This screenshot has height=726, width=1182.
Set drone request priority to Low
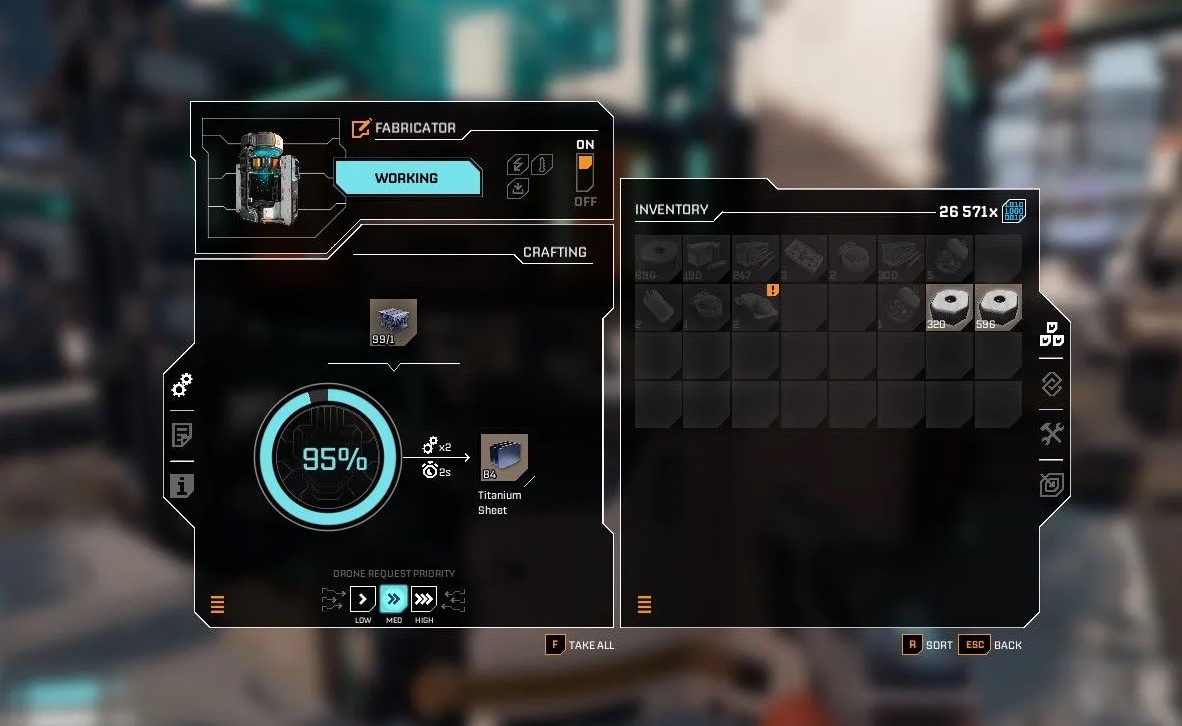coord(363,600)
